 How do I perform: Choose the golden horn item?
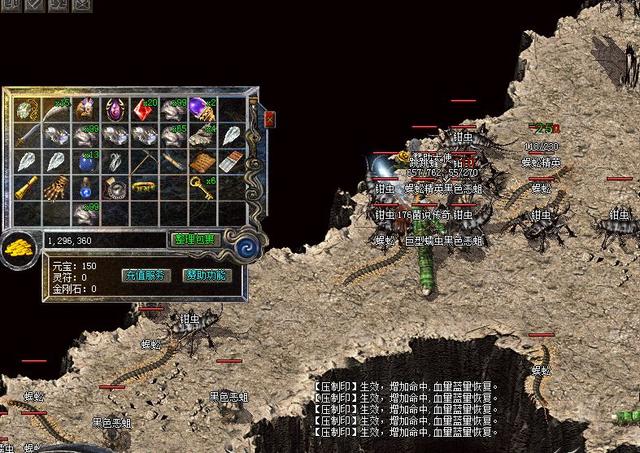pos(27,186)
